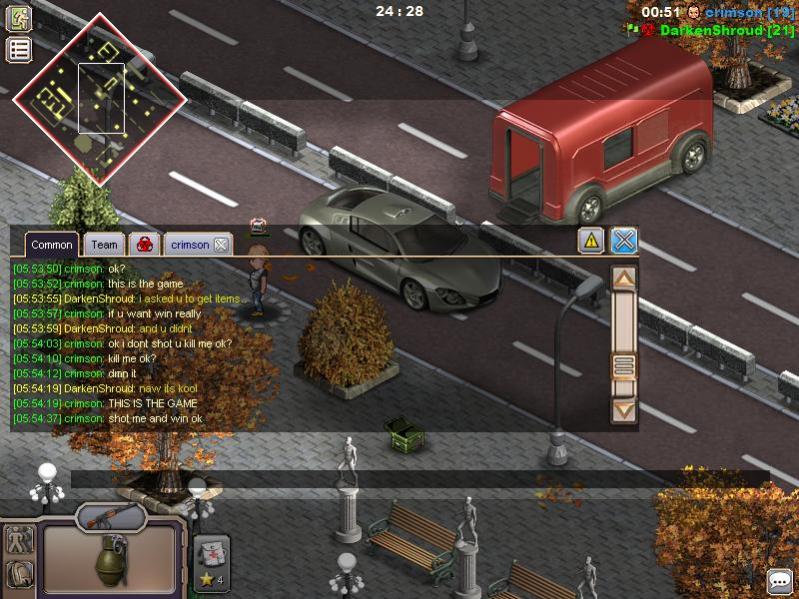
Task: Close the chat window with blue X
Action: click(x=624, y=240)
